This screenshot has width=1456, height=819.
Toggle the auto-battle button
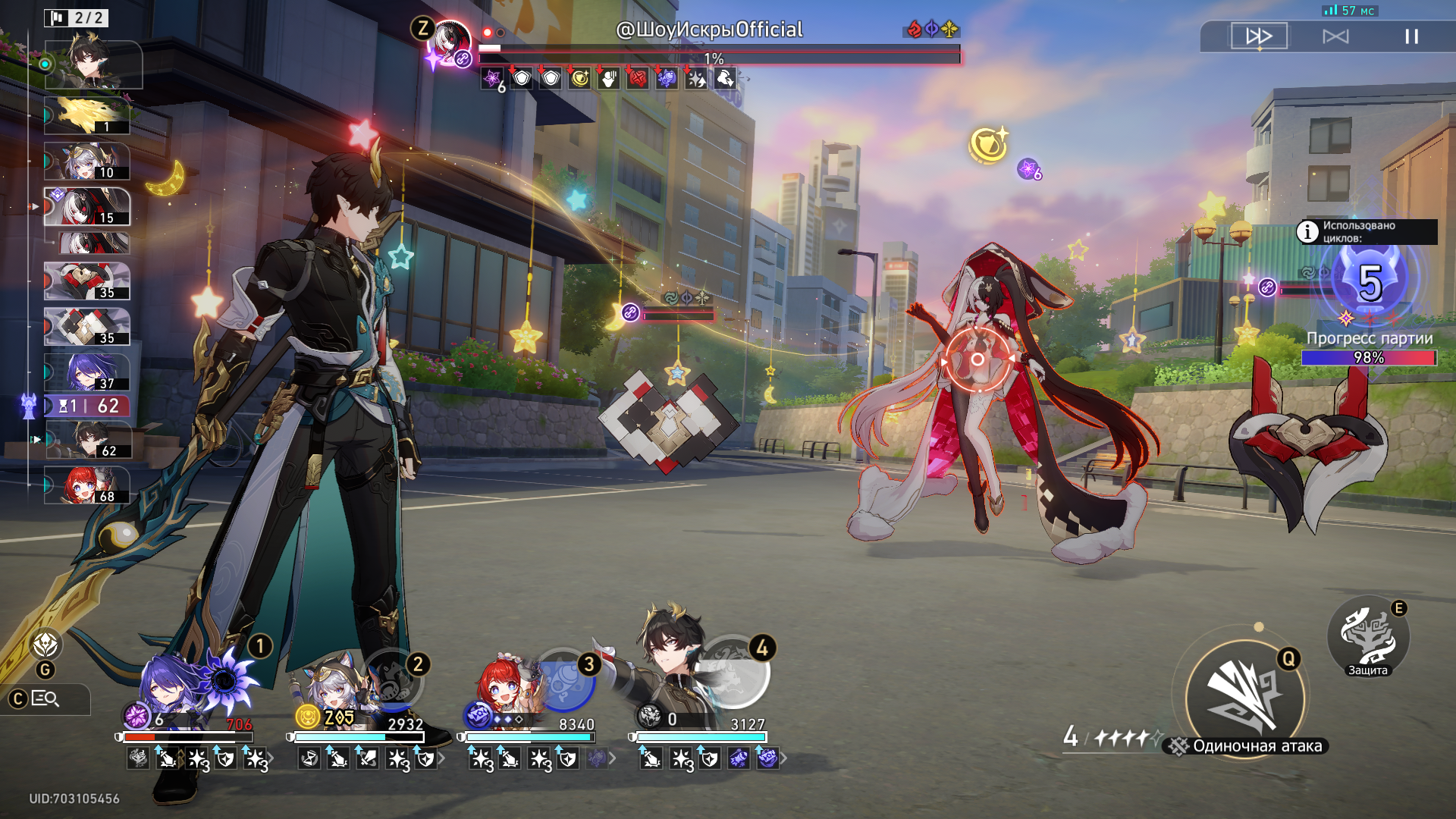(1335, 36)
